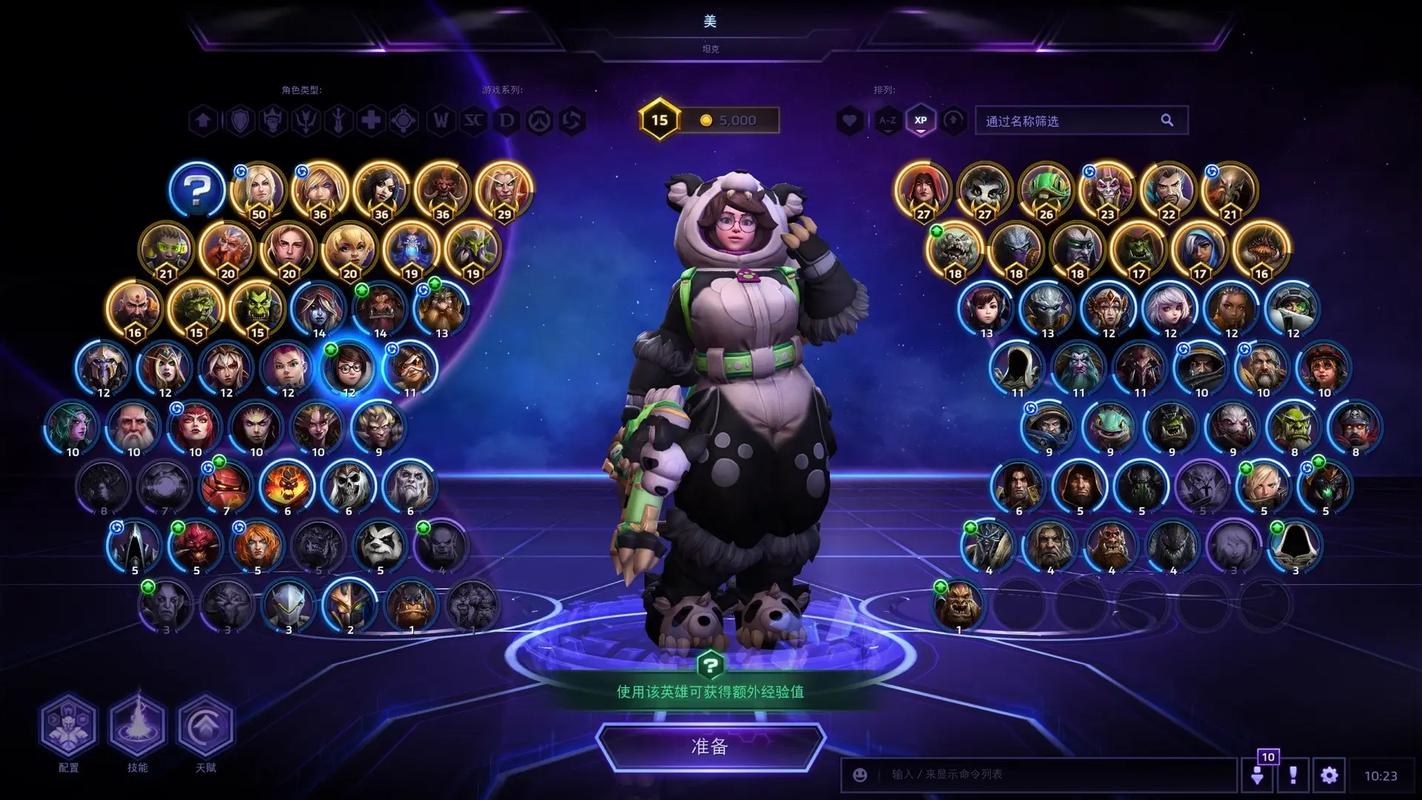
Task: Open the emoji picker in chat
Action: coord(860,775)
